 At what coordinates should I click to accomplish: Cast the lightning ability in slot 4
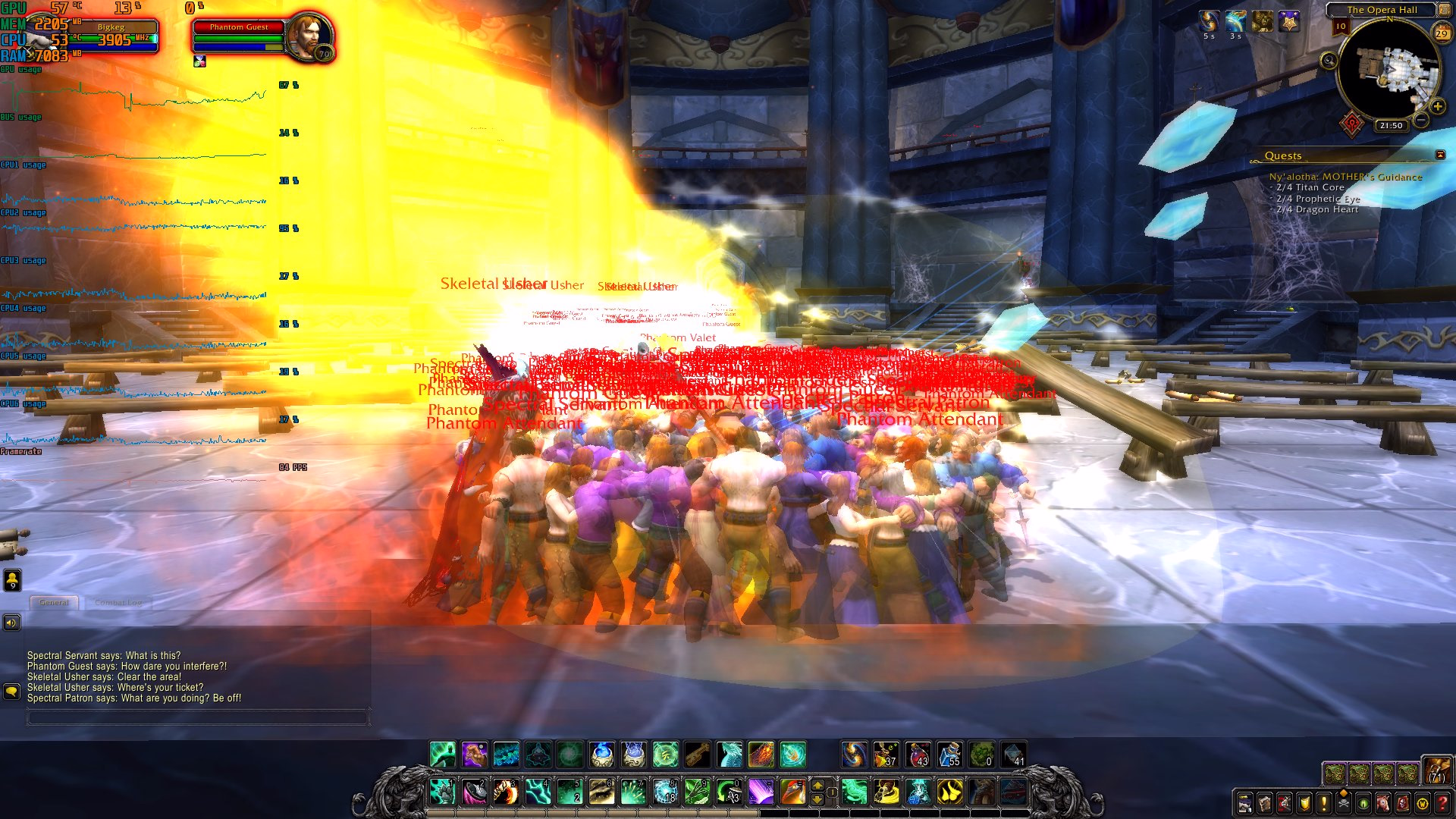[x=538, y=792]
